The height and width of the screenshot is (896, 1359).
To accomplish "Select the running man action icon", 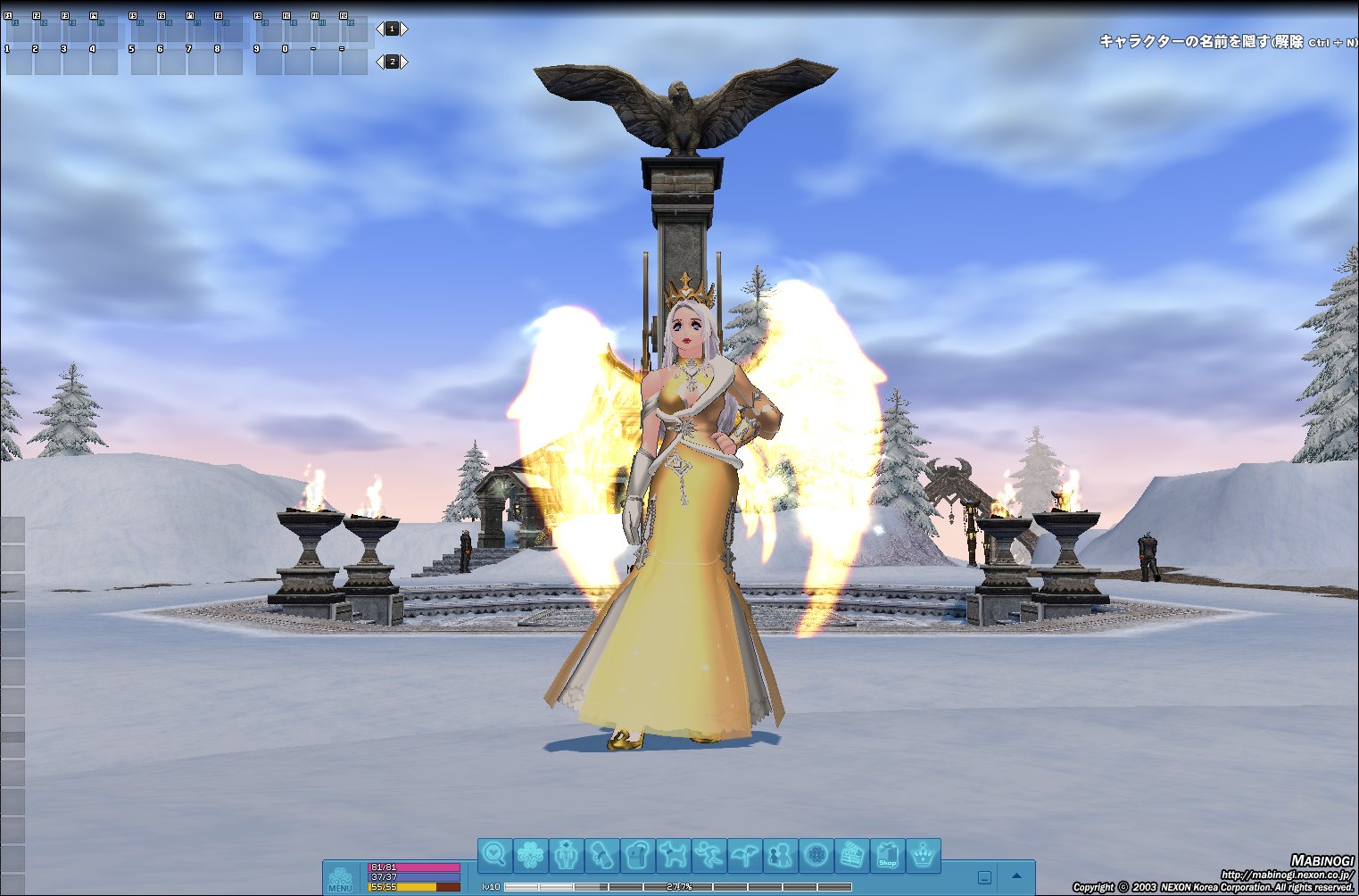I will tap(709, 855).
